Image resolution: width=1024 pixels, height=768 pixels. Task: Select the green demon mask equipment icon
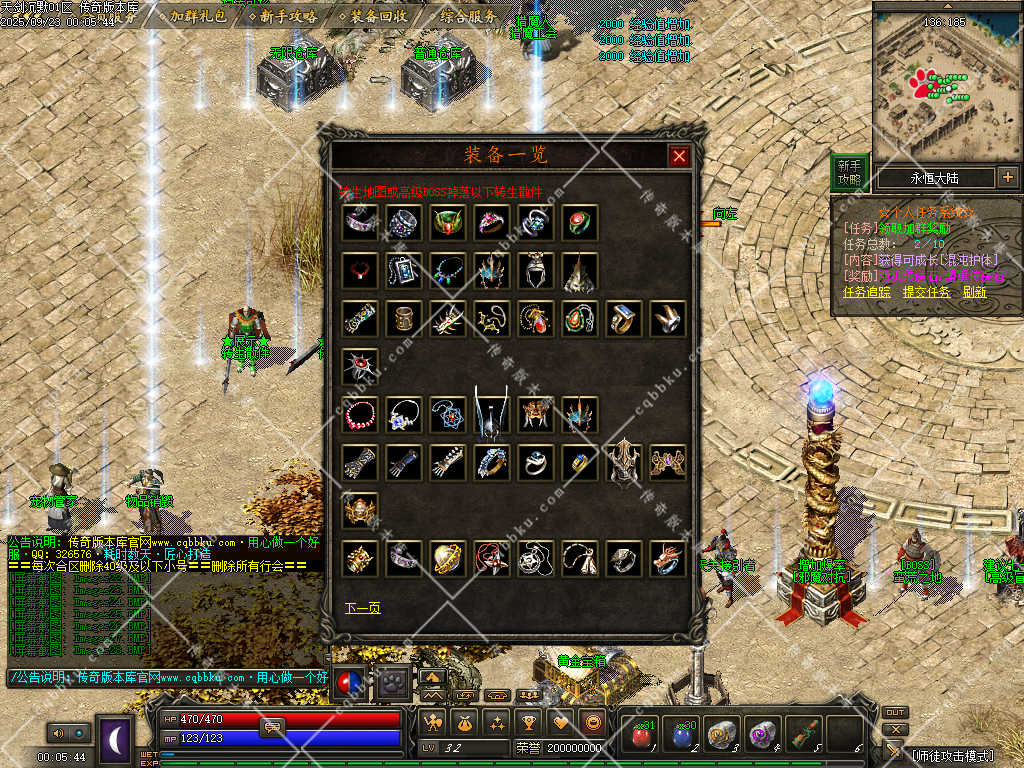coord(448,222)
